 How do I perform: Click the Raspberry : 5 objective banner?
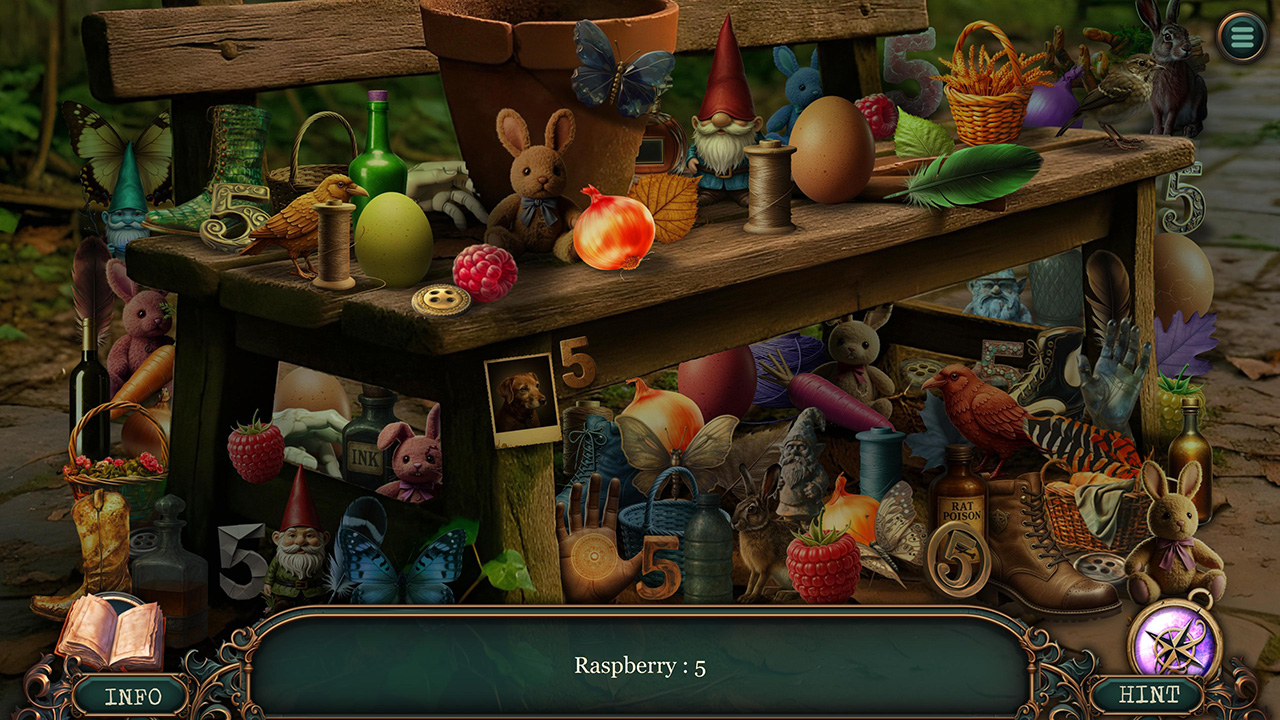pyautogui.click(x=640, y=663)
